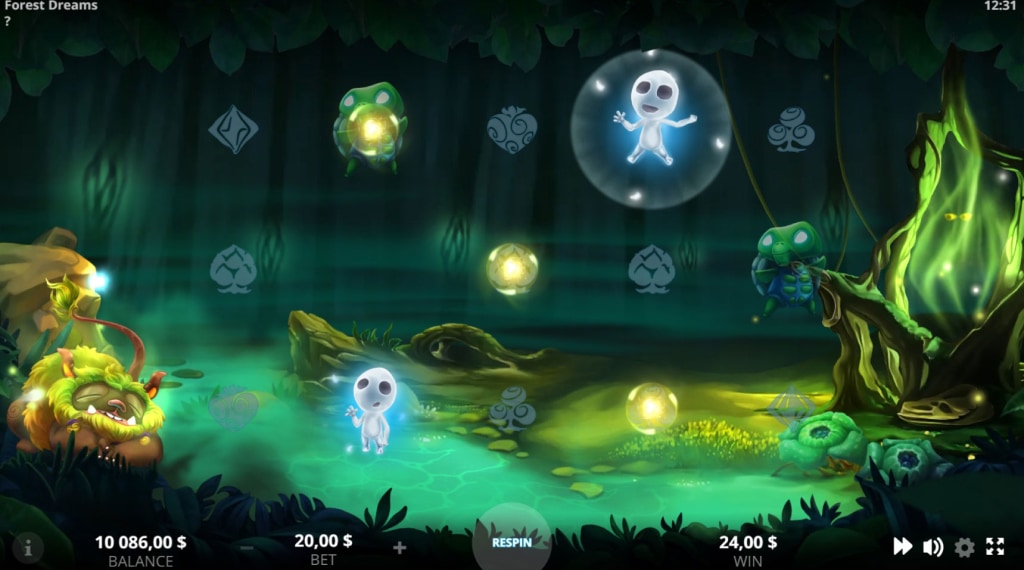
Task: Decrease the bet with the minus button
Action: tap(246, 547)
